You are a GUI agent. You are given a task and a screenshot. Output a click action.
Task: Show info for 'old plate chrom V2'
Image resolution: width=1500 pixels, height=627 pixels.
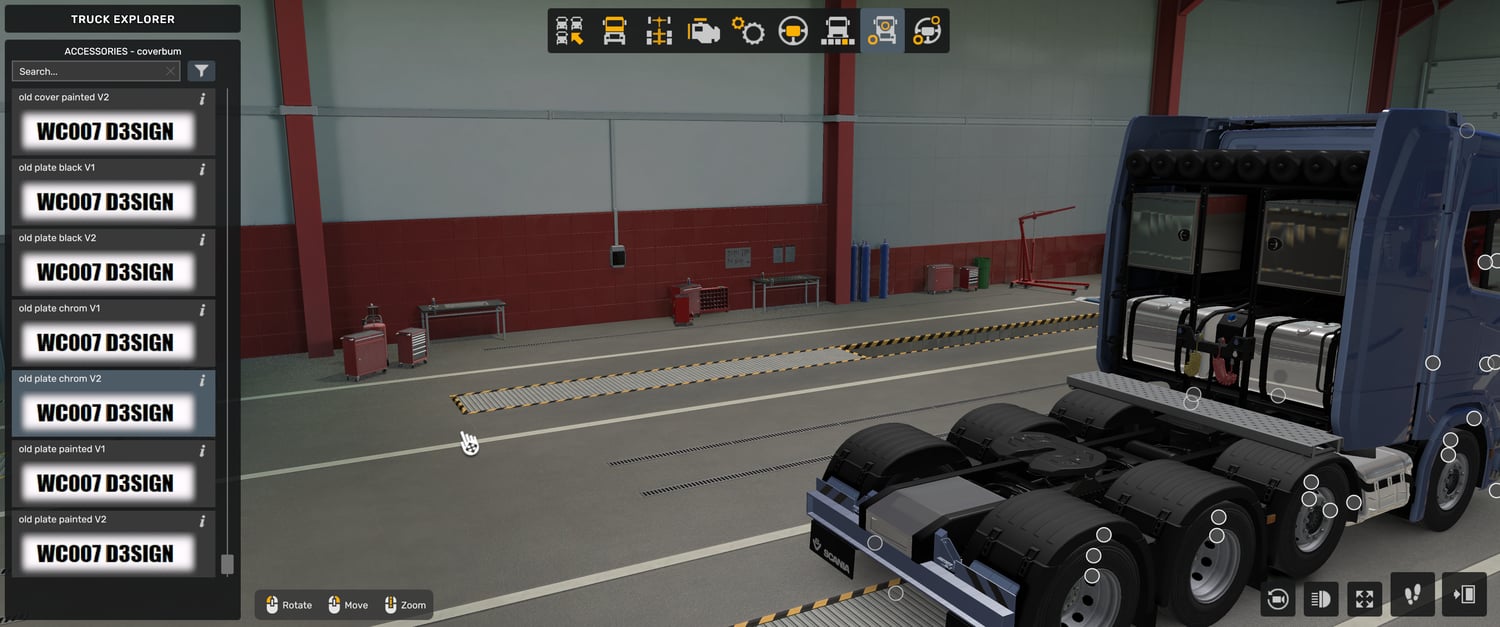click(x=203, y=380)
